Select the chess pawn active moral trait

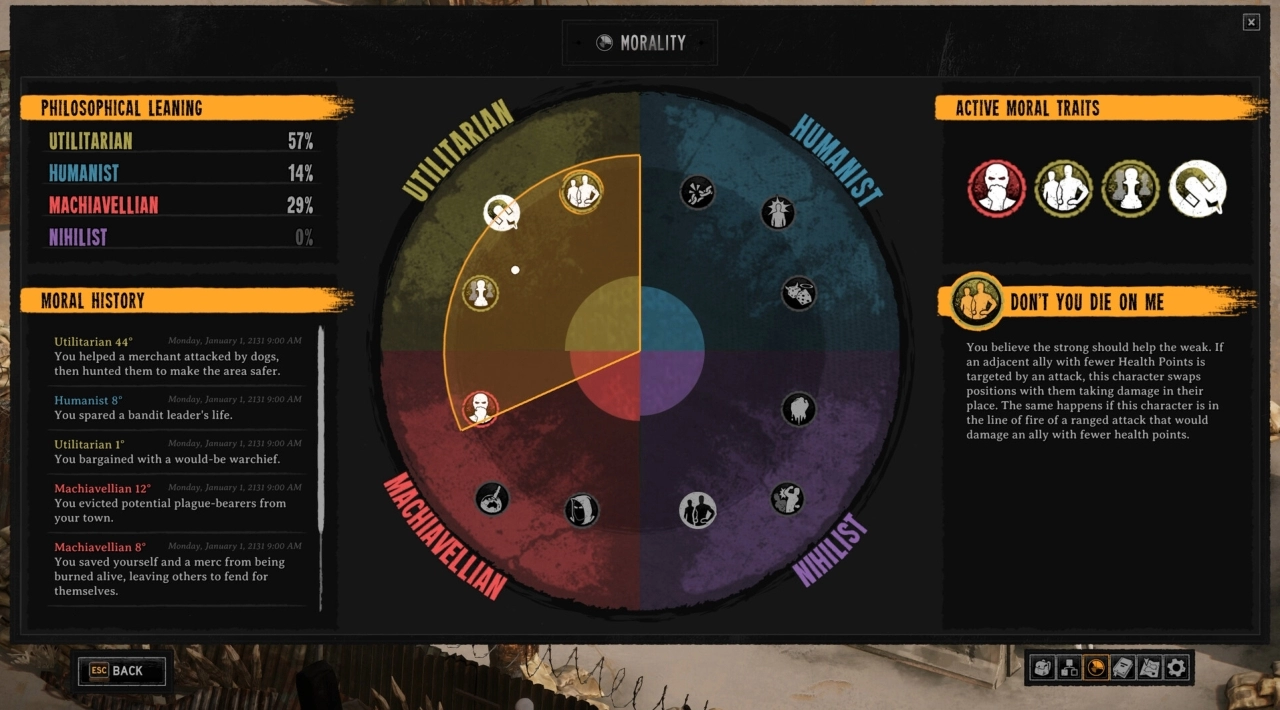(1130, 188)
